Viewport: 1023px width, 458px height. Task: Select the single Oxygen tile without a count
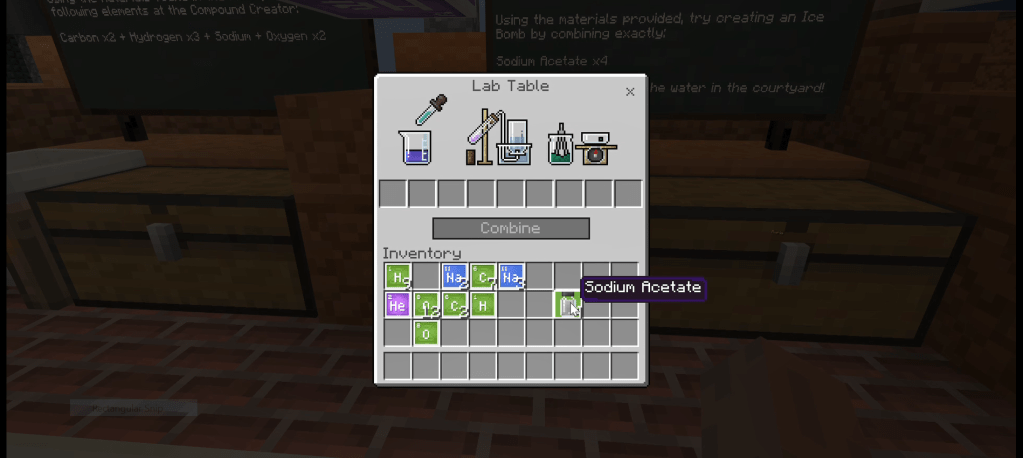pyautogui.click(x=426, y=333)
